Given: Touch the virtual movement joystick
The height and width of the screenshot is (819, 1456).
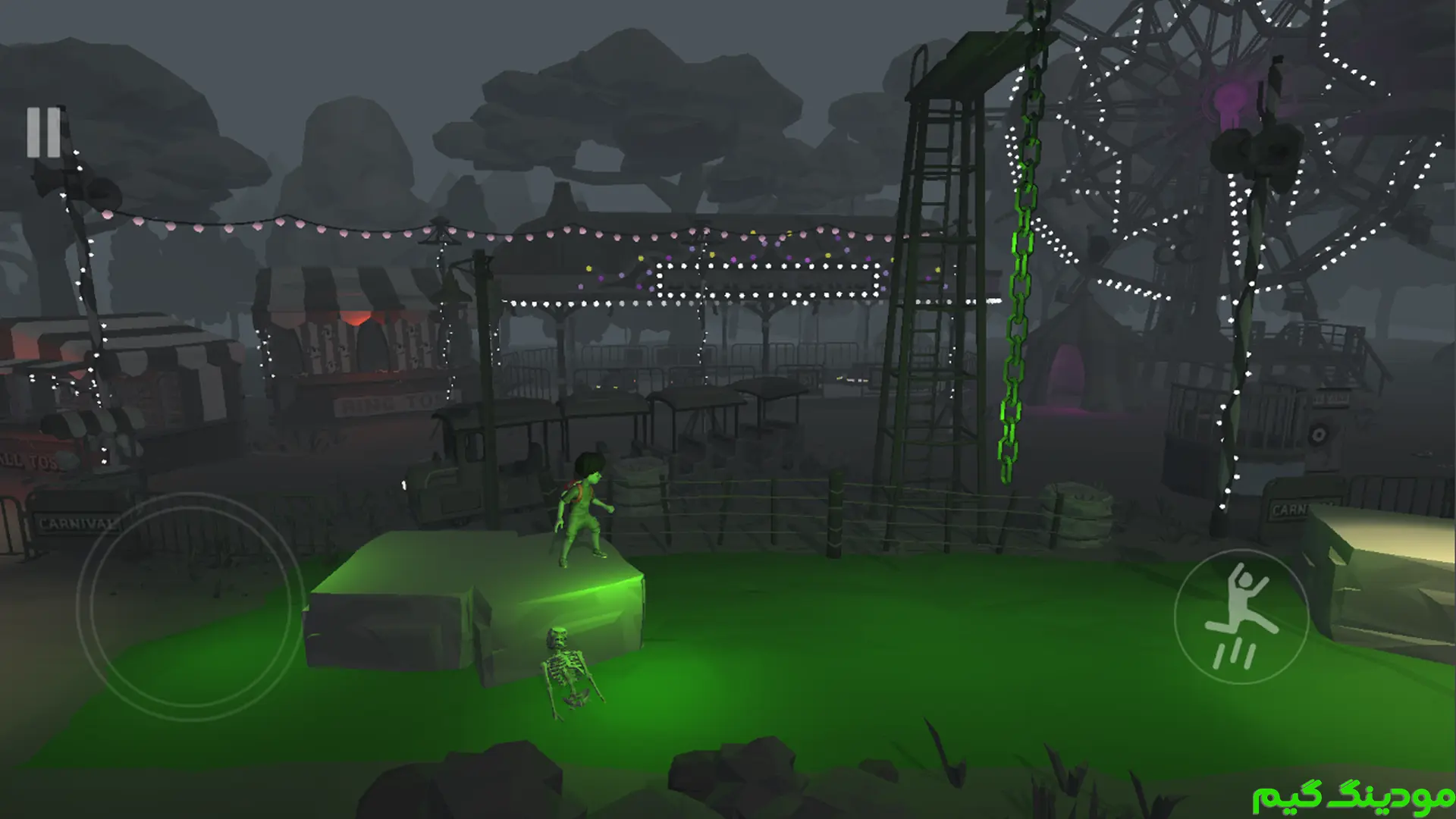Looking at the screenshot, I should click(x=190, y=606).
